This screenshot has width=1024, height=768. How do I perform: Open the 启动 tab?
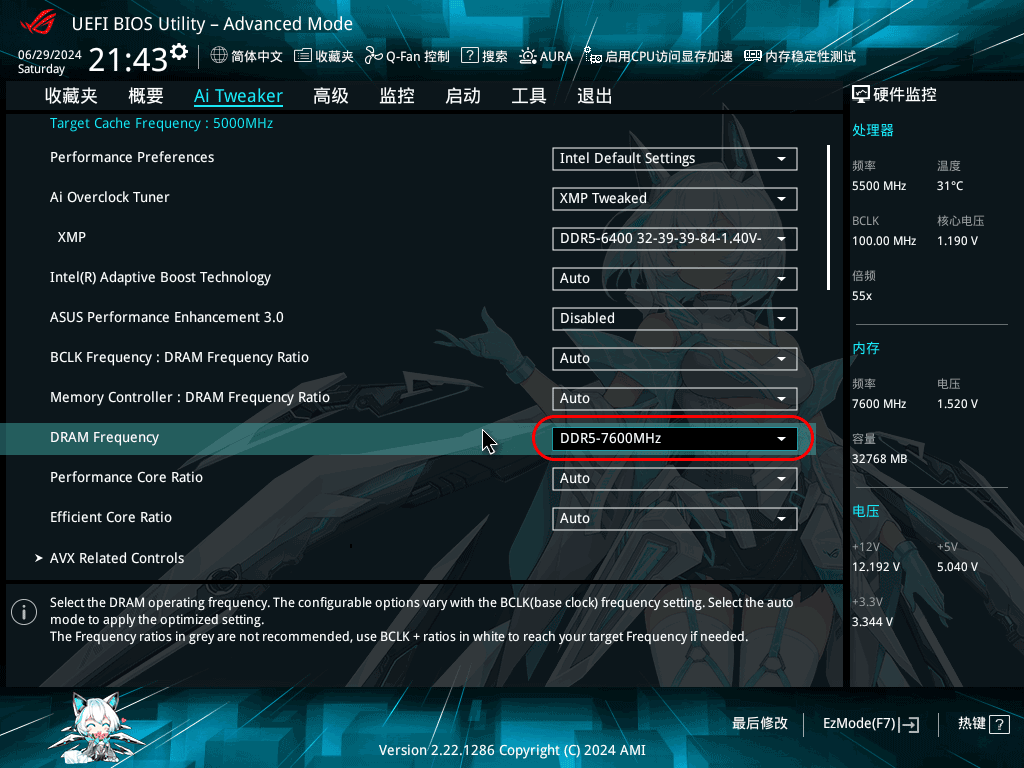point(463,96)
